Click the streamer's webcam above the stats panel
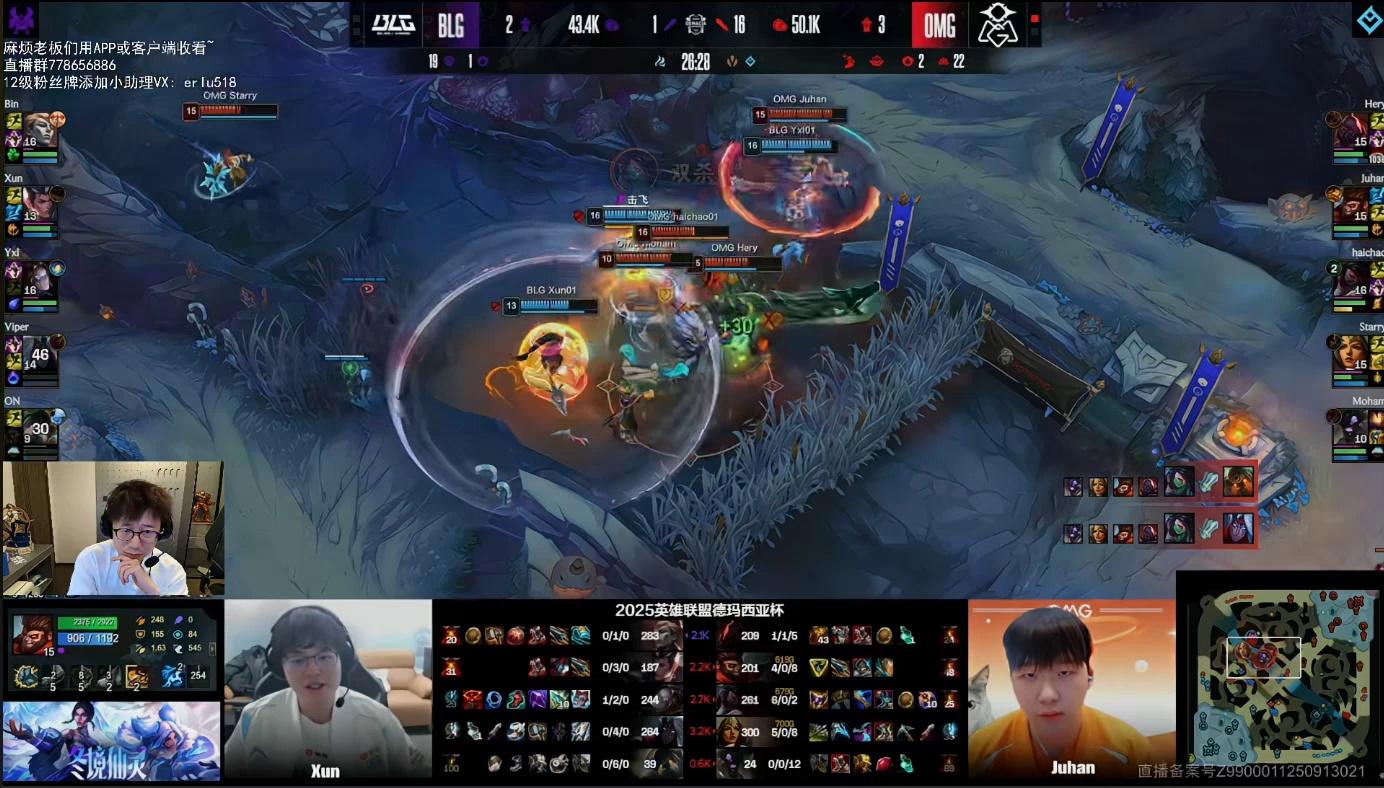Image resolution: width=1384 pixels, height=788 pixels. pos(112,528)
